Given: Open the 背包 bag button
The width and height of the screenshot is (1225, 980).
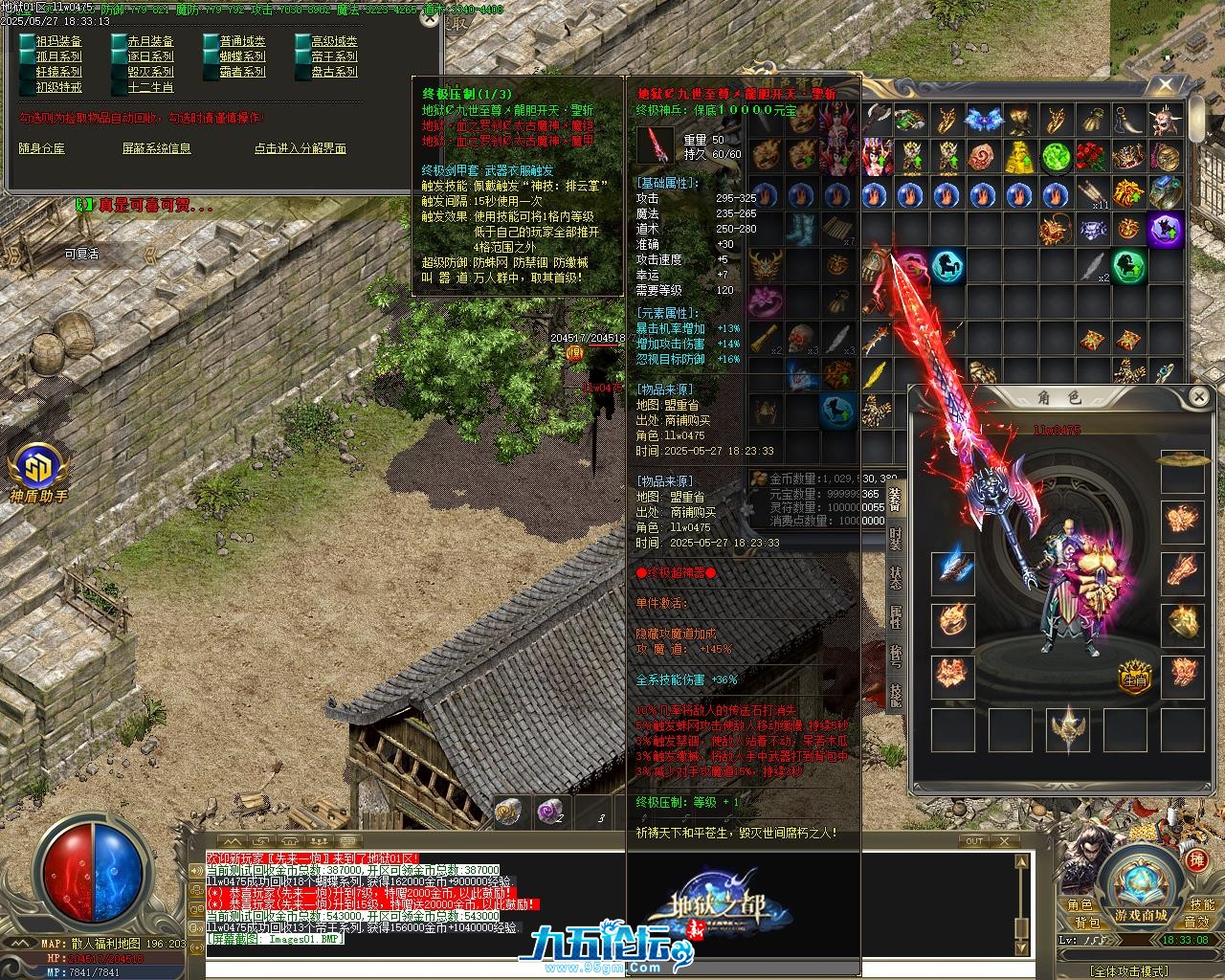Looking at the screenshot, I should tap(1087, 923).
